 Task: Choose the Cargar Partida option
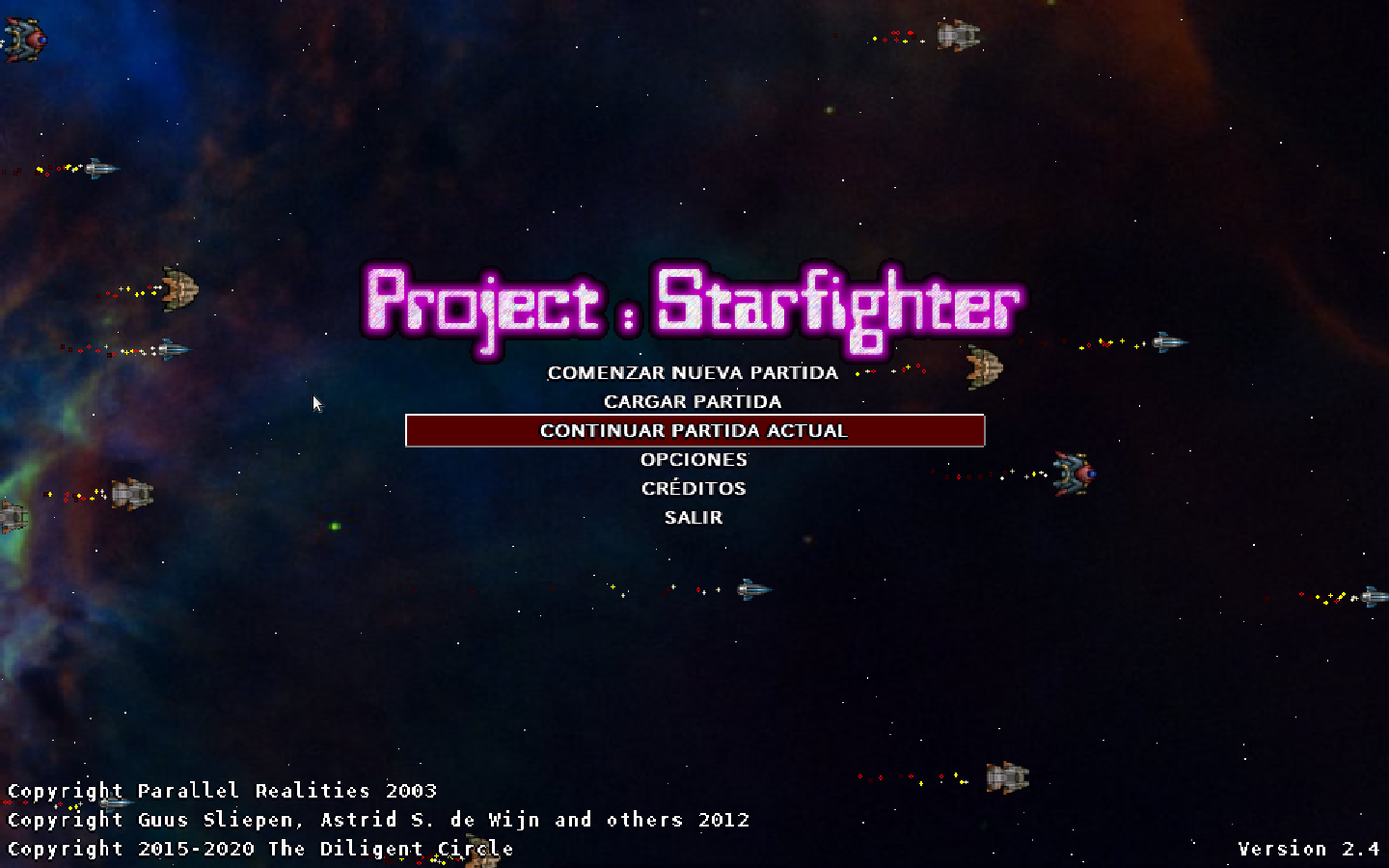[x=693, y=402]
